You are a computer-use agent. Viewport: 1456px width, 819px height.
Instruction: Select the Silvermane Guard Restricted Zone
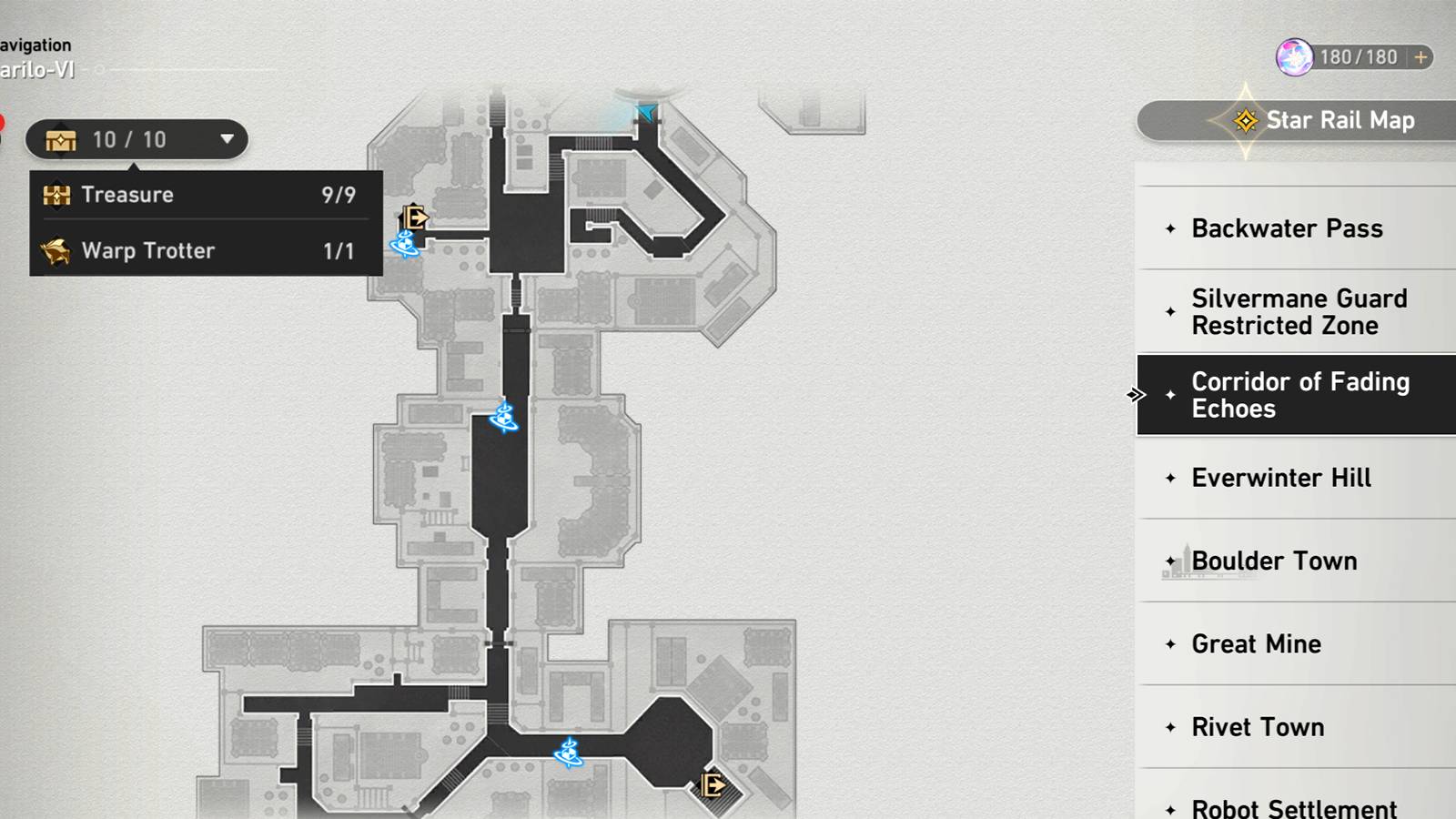coord(1299,311)
